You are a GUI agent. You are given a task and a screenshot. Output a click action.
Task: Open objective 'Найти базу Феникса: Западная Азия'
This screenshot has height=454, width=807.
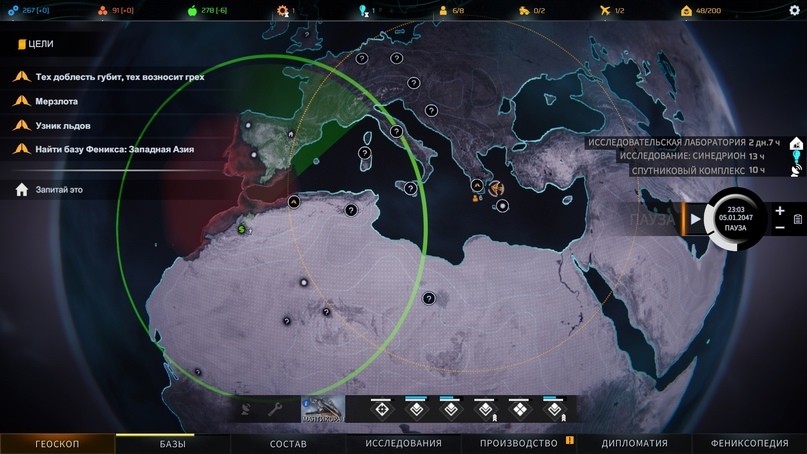tap(114, 149)
